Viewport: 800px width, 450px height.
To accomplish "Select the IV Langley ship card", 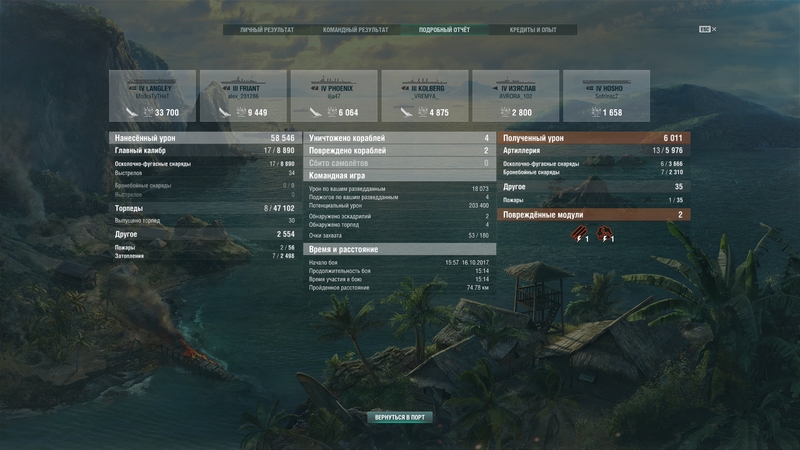I will (151, 97).
